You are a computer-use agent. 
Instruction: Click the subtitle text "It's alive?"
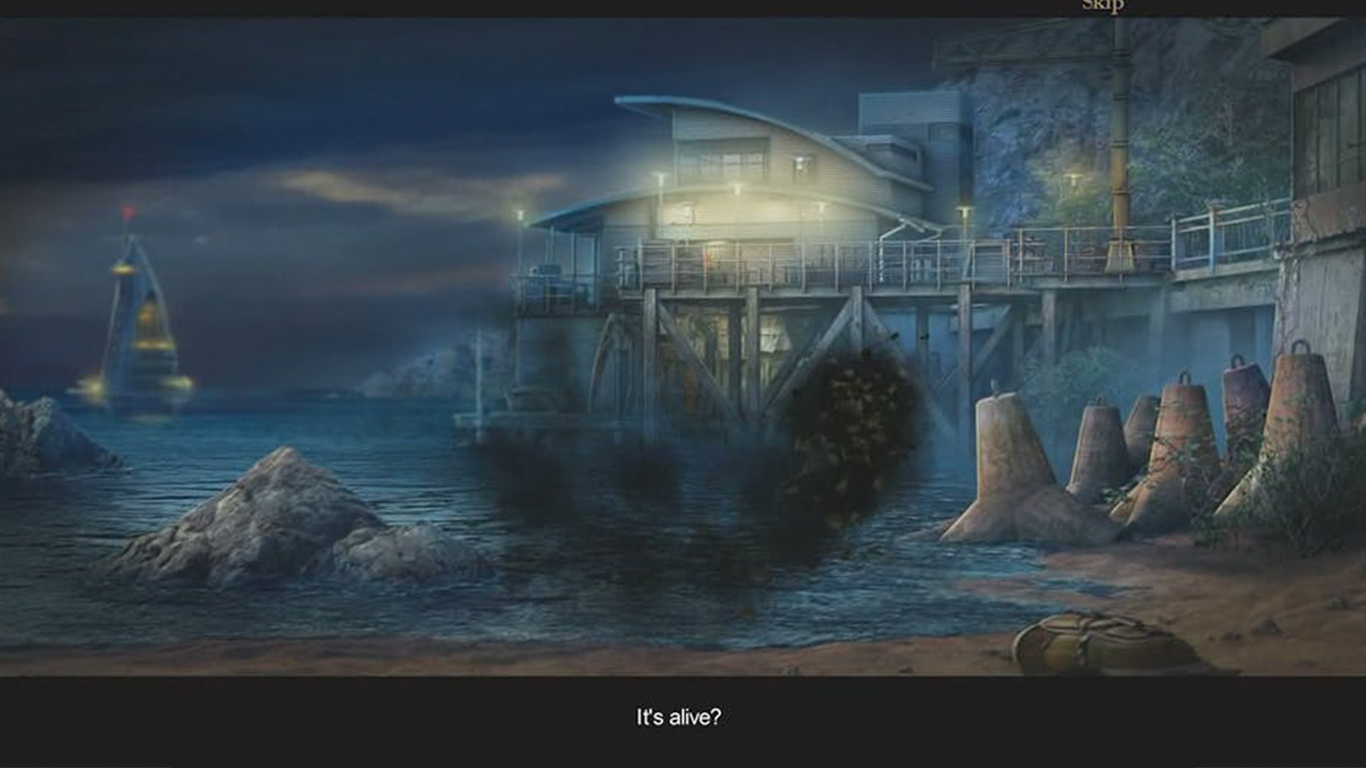[x=682, y=717]
